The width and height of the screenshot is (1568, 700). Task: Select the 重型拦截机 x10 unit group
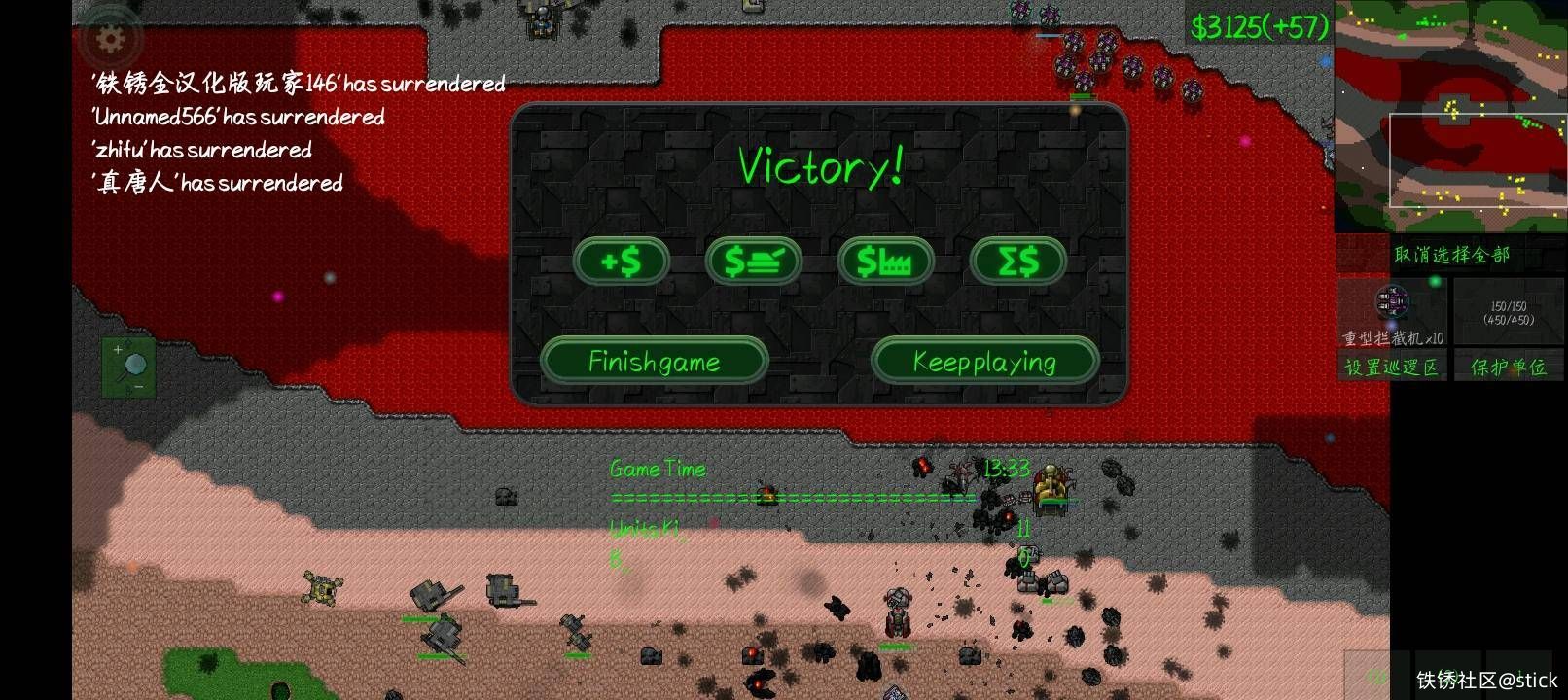(1393, 313)
